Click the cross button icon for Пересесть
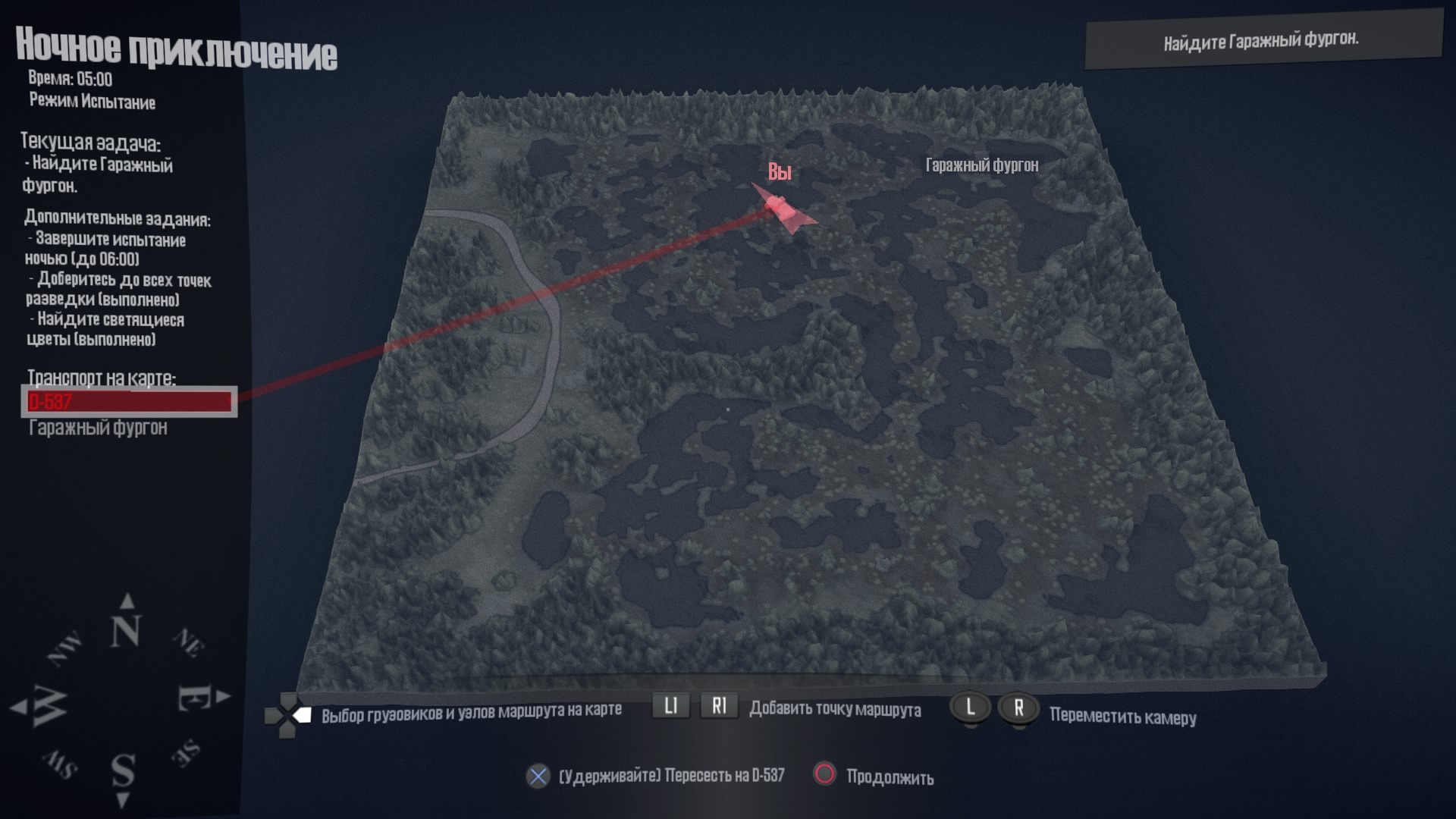Viewport: 1456px width, 819px height. (x=538, y=777)
